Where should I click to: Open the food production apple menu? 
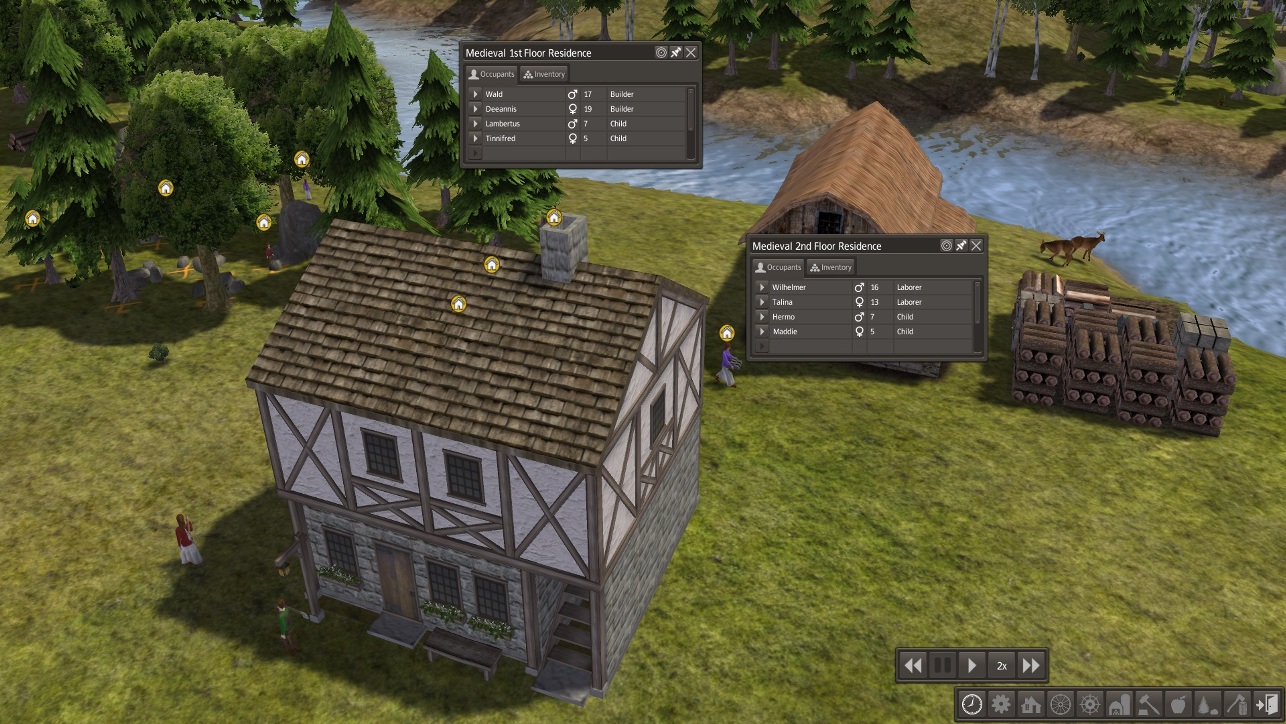point(1178,704)
